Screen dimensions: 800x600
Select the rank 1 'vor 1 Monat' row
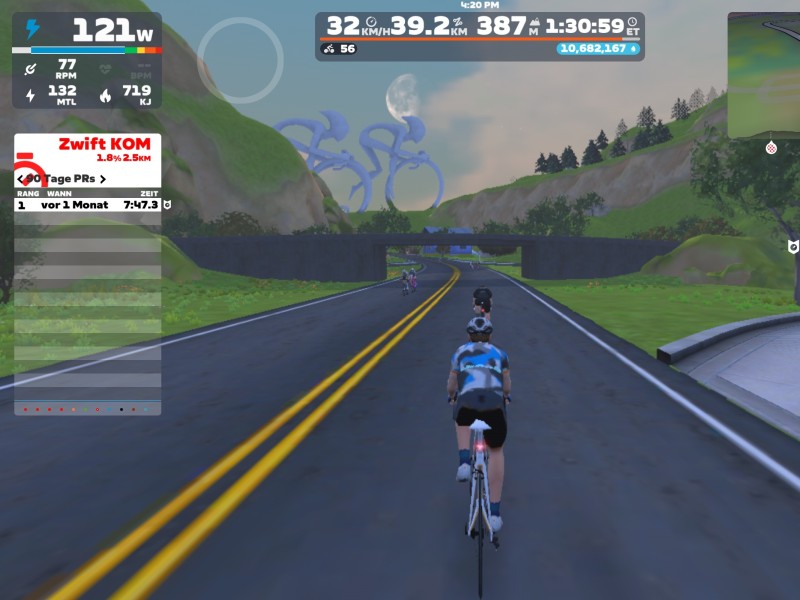(88, 204)
